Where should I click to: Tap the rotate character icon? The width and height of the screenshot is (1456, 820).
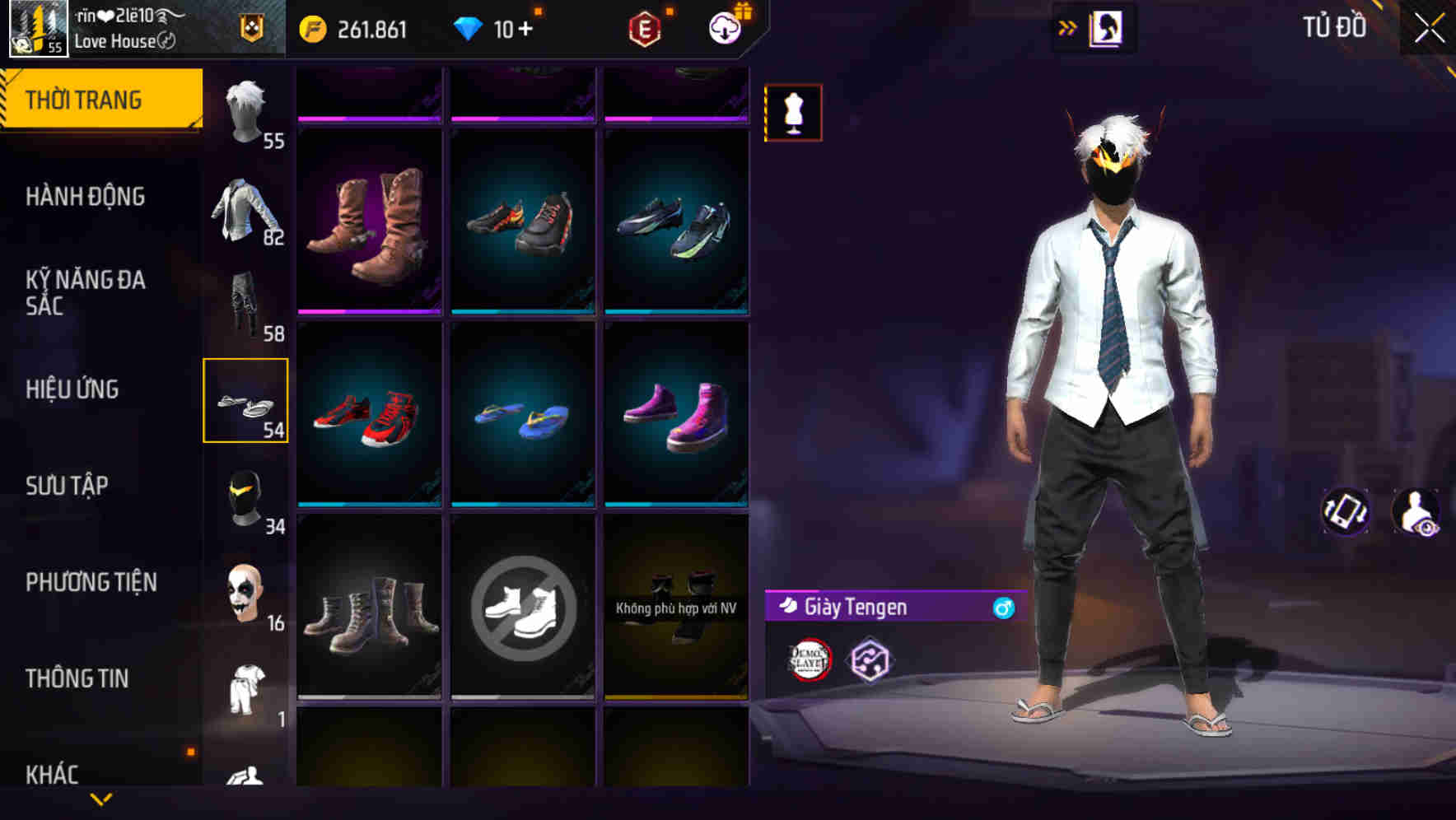click(1346, 512)
